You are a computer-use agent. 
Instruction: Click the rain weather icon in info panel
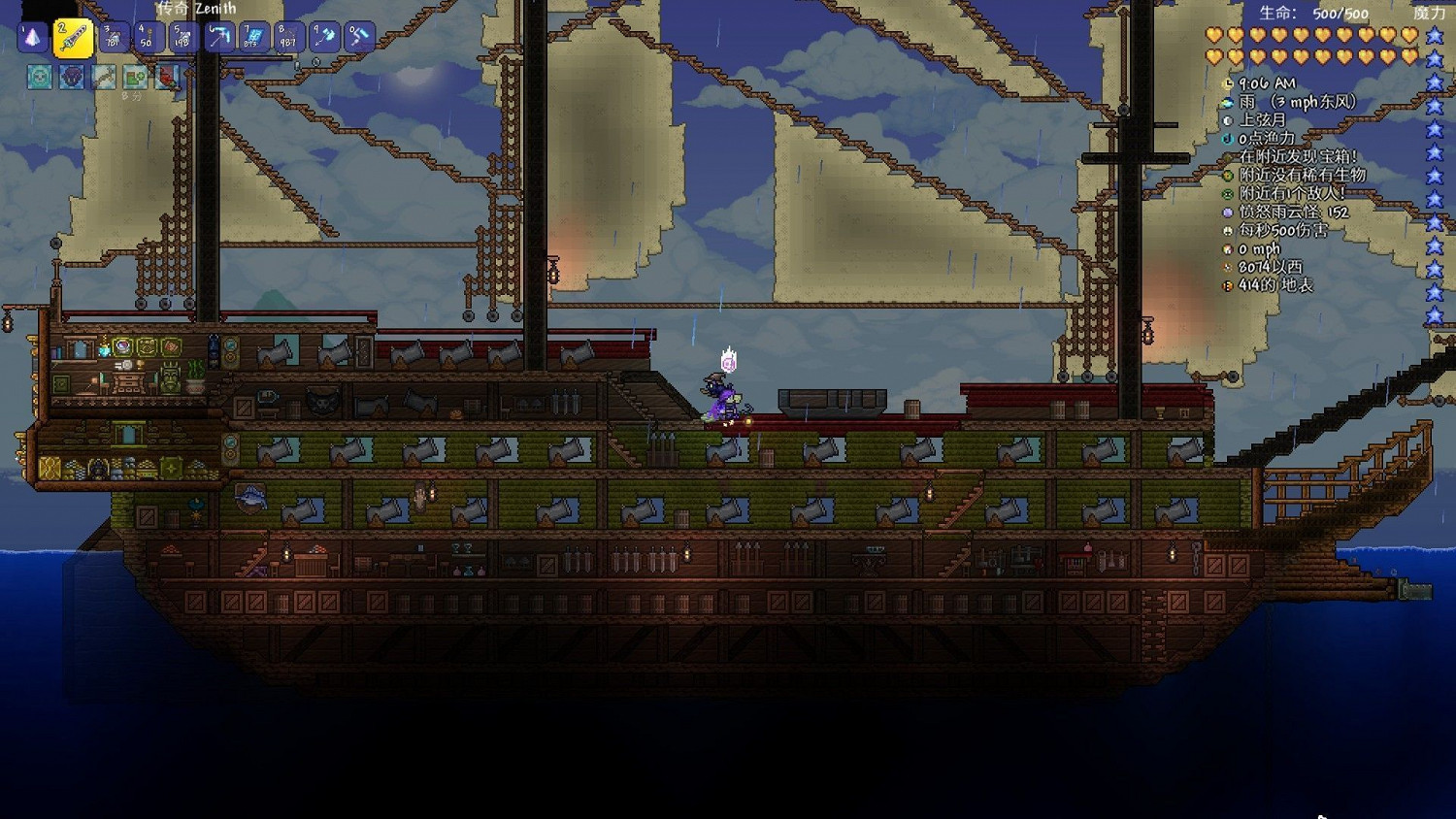click(1227, 102)
